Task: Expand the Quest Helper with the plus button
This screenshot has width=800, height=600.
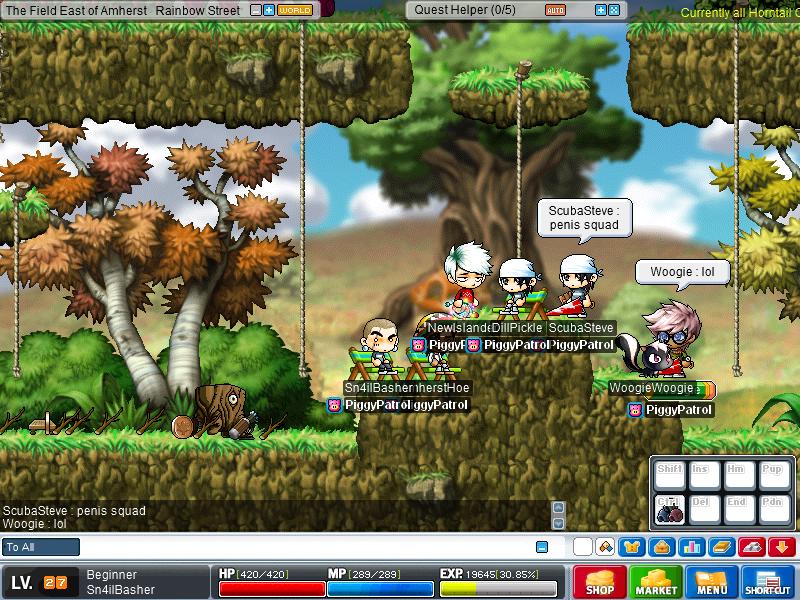Action: coord(600,10)
